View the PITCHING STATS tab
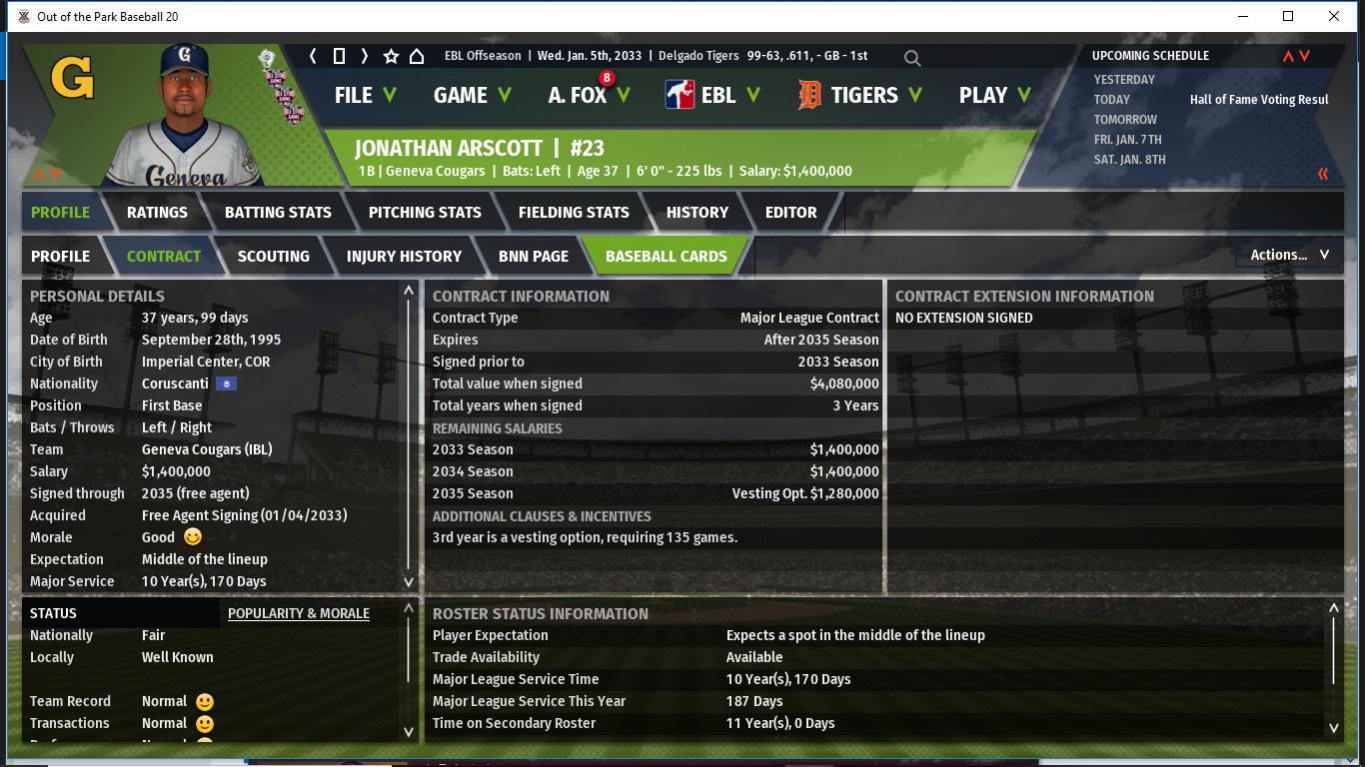The width and height of the screenshot is (1365, 767). pyautogui.click(x=424, y=212)
